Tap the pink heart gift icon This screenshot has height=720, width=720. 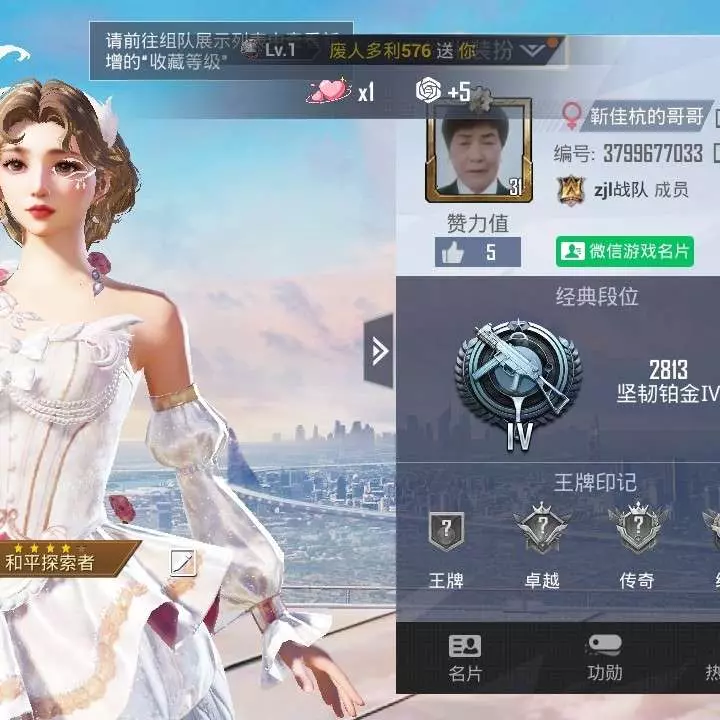(330, 91)
